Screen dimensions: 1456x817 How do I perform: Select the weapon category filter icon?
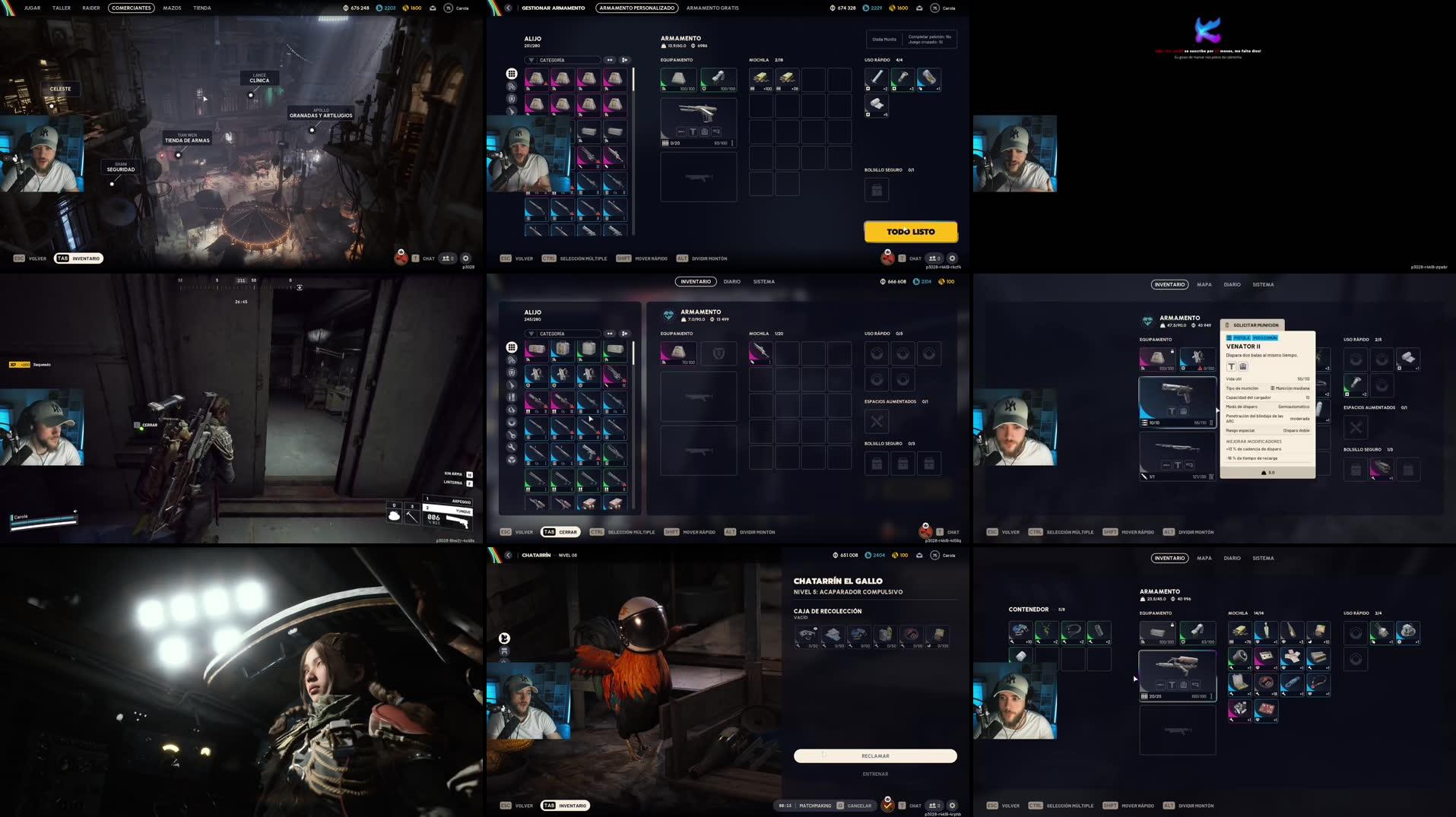(x=512, y=110)
